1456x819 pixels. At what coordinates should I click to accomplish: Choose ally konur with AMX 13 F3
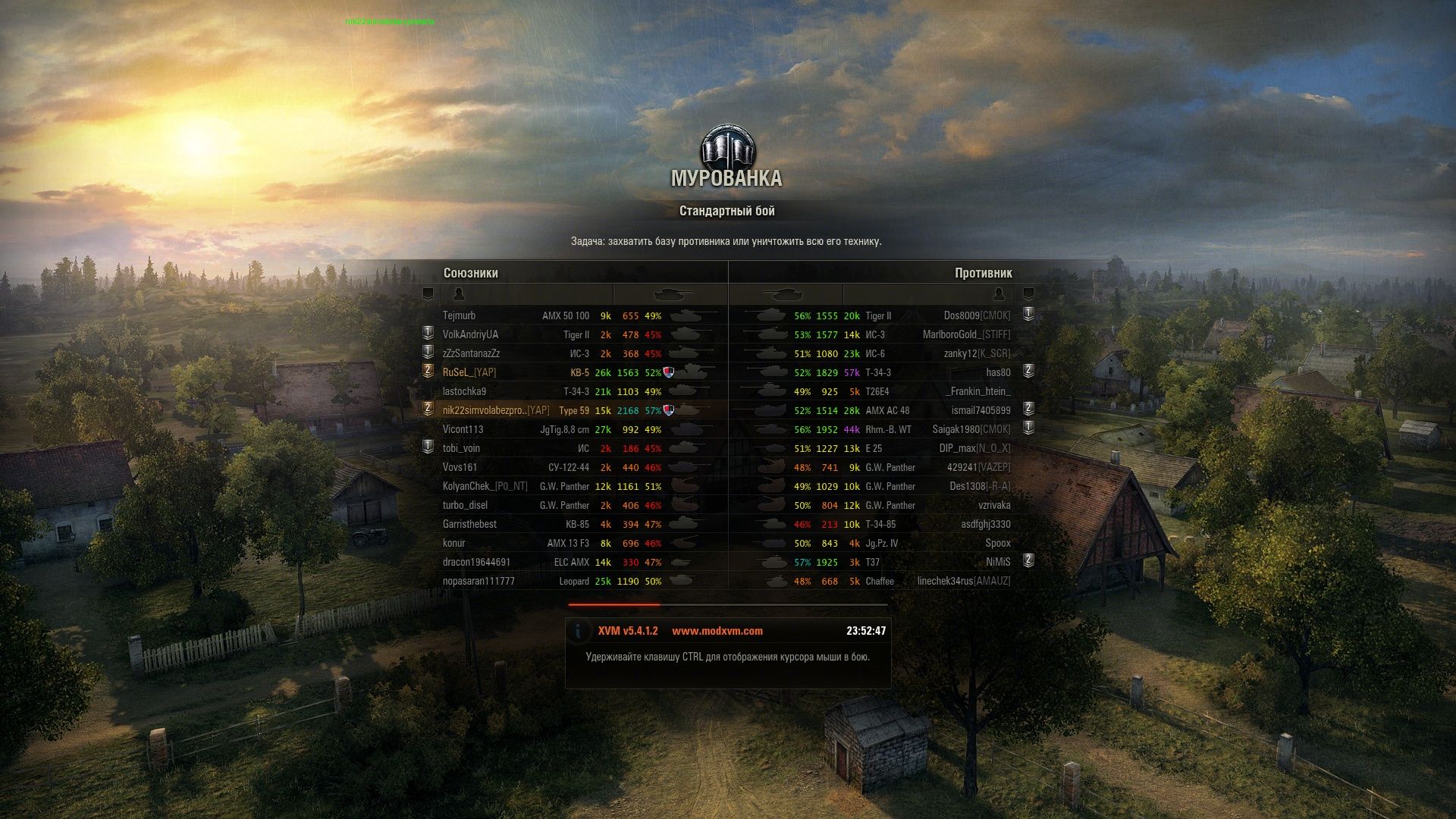(454, 543)
